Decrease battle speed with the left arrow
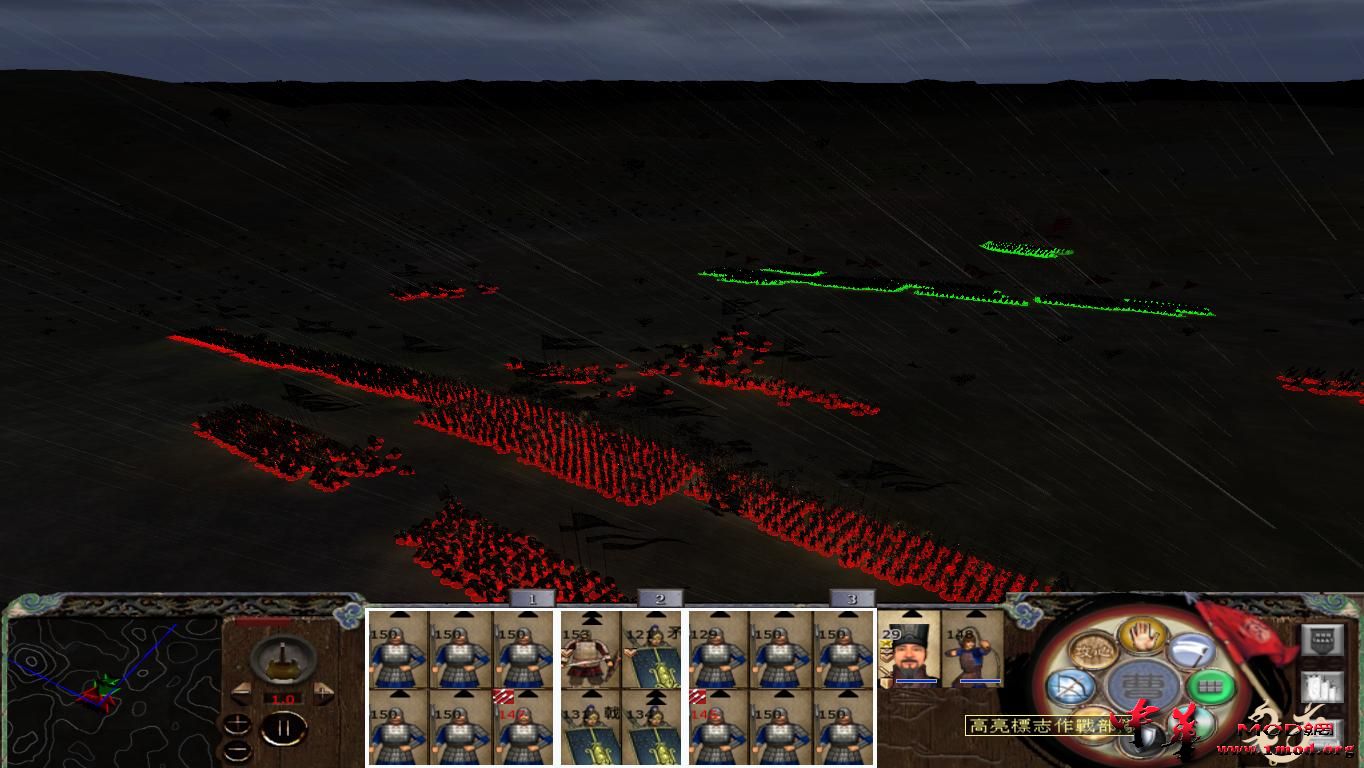The height and width of the screenshot is (768, 1364). pyautogui.click(x=240, y=692)
